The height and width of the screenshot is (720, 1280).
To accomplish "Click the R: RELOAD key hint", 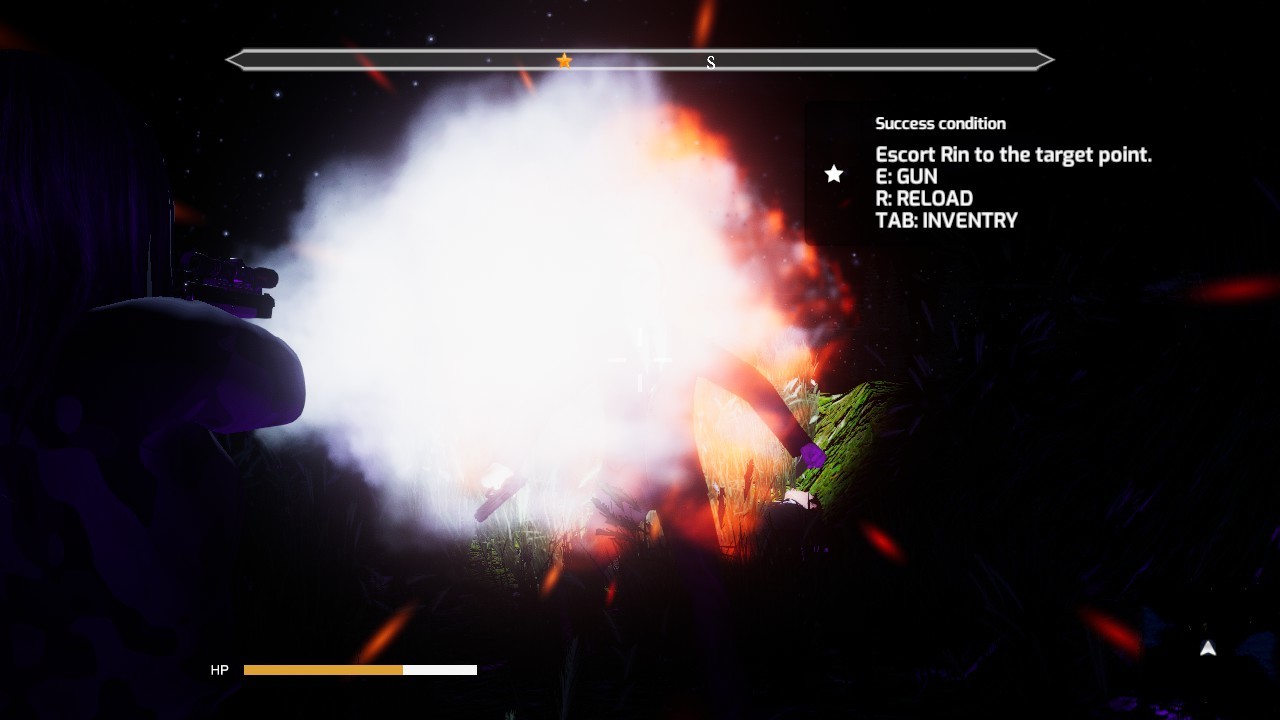I will tap(923, 198).
